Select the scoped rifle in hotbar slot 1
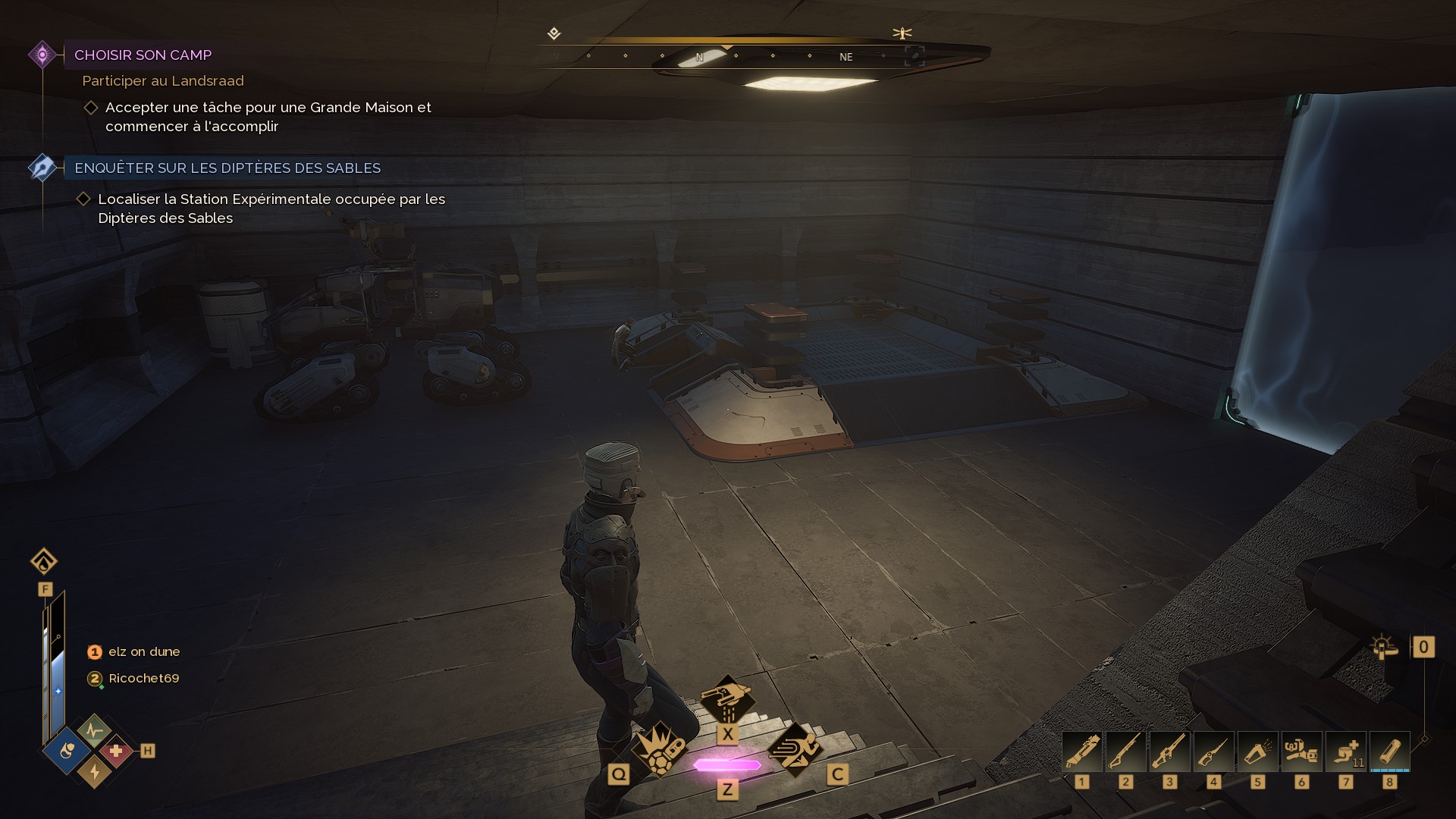Viewport: 1456px width, 819px height. pyautogui.click(x=1082, y=752)
